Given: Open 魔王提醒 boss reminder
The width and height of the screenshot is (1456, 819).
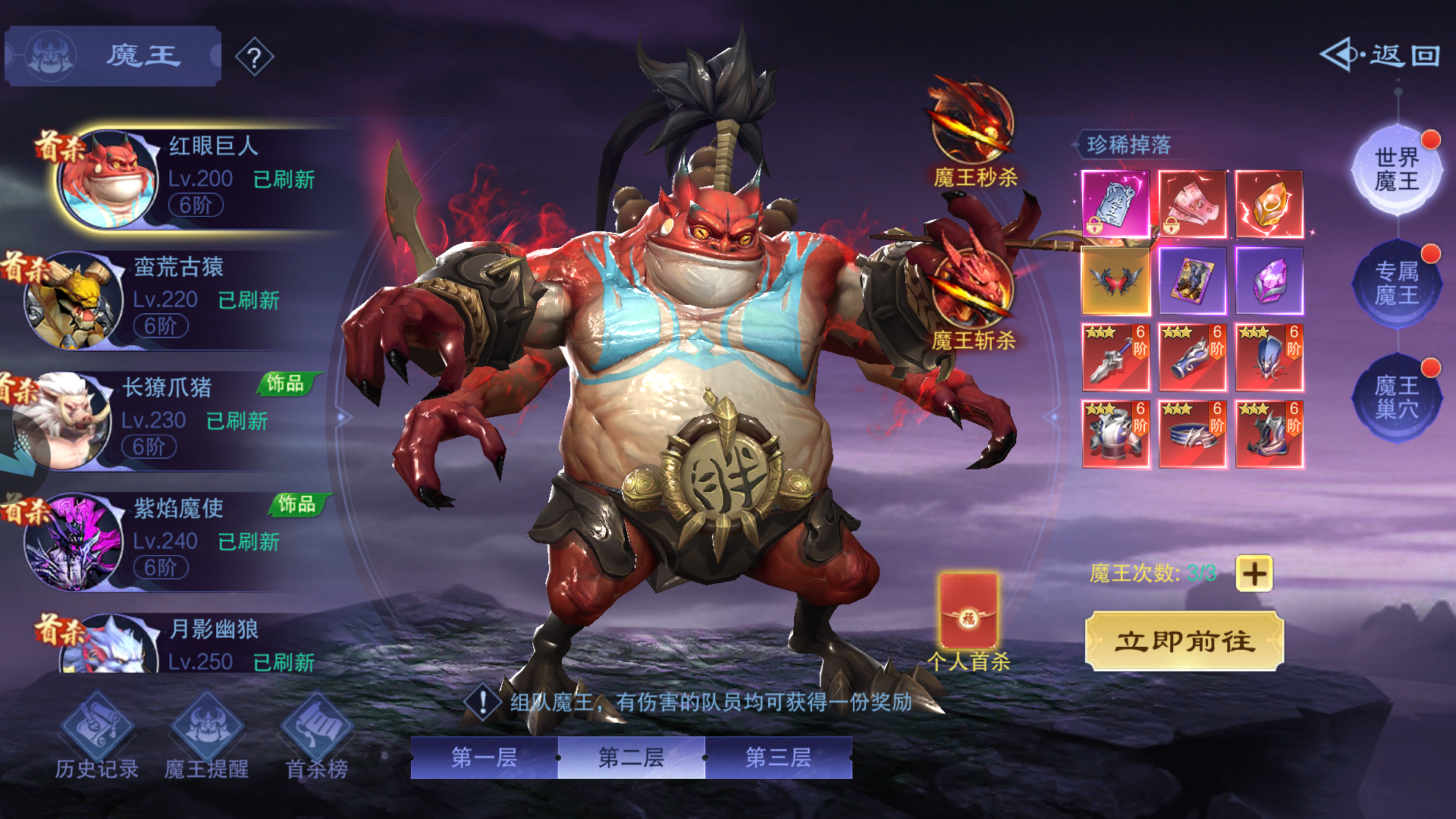Looking at the screenshot, I should (206, 737).
